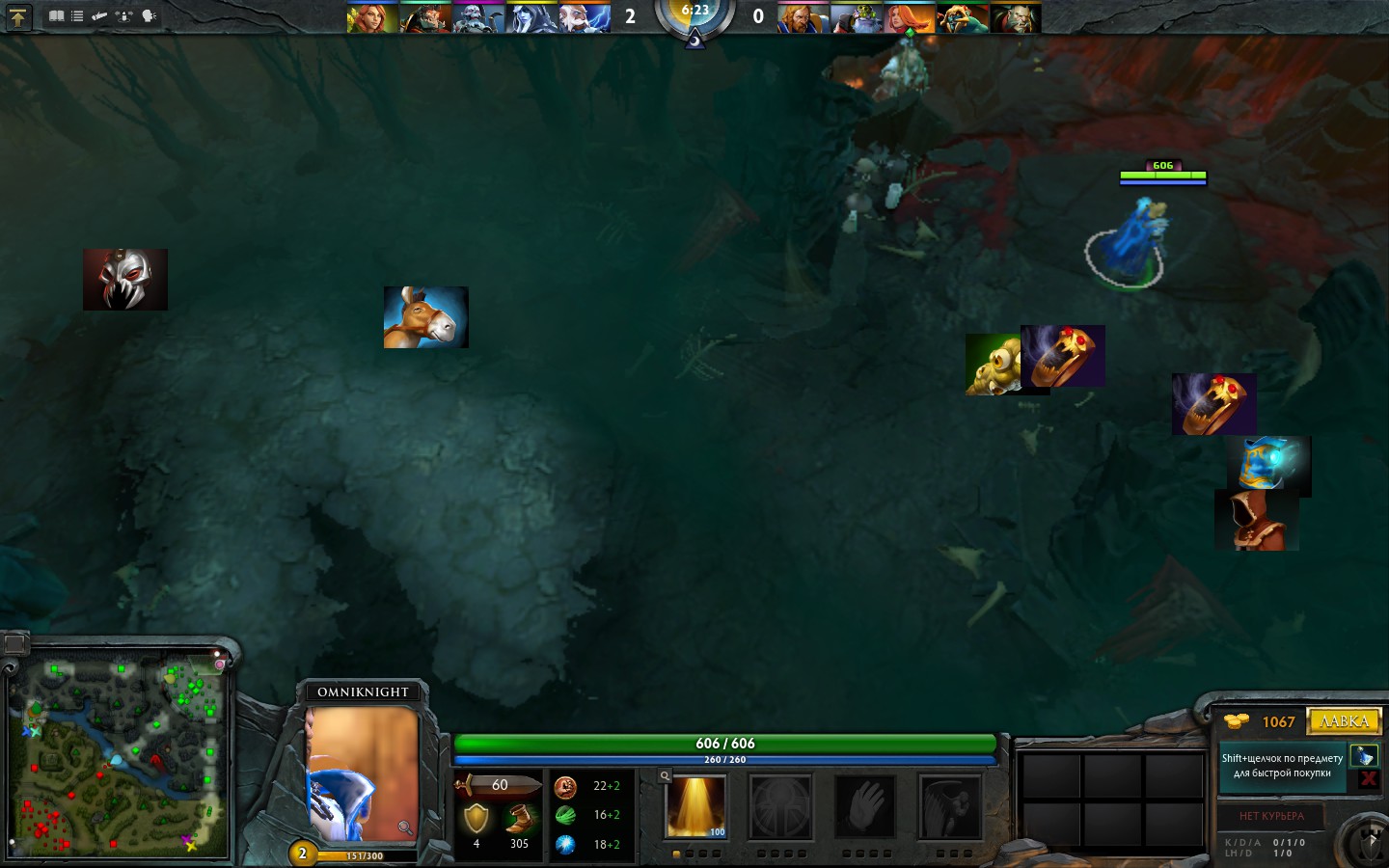Screen dimensions: 1389x868
Task: Click the НЕТ КУРЬЕРА courier button
Action: click(x=1270, y=816)
